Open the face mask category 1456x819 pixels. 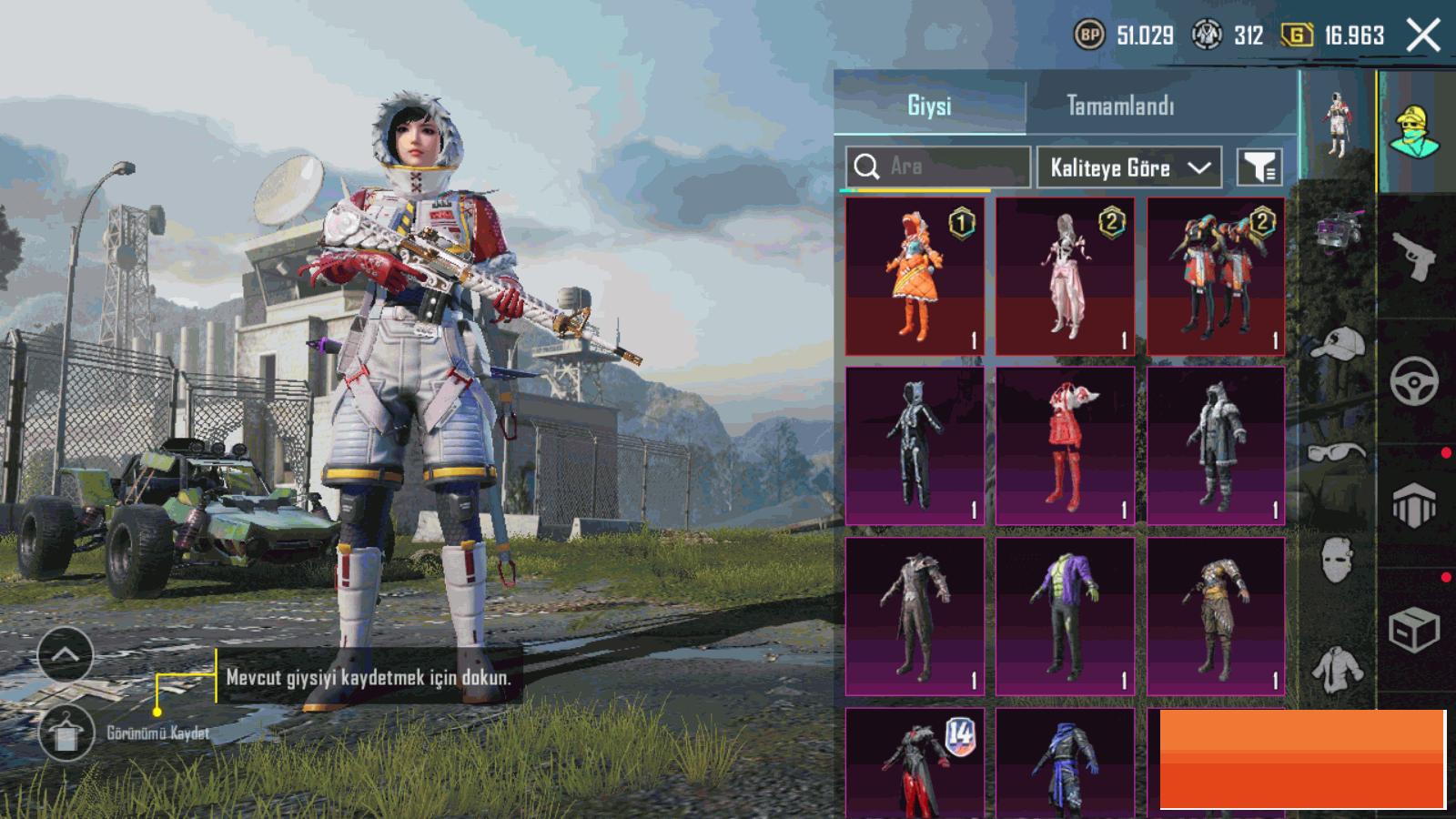[x=1338, y=559]
